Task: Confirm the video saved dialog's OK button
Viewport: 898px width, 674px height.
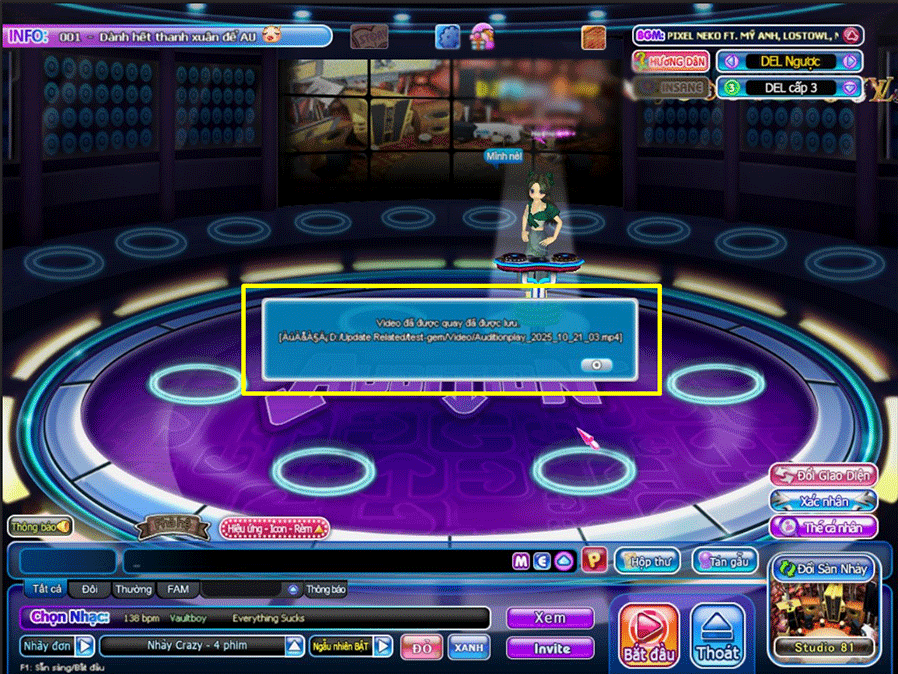Action: coord(596,365)
